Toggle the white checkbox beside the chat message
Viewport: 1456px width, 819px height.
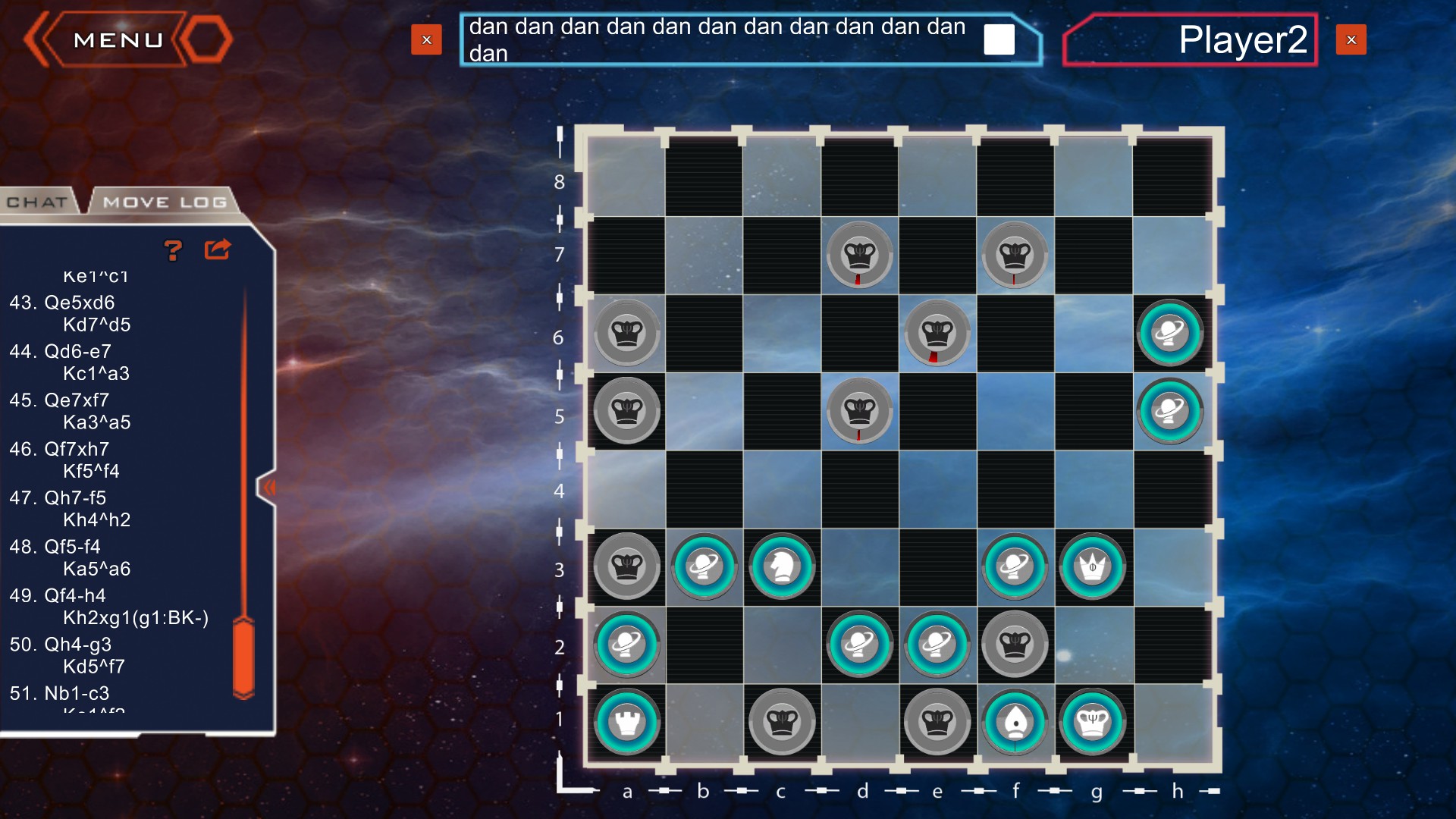click(999, 39)
